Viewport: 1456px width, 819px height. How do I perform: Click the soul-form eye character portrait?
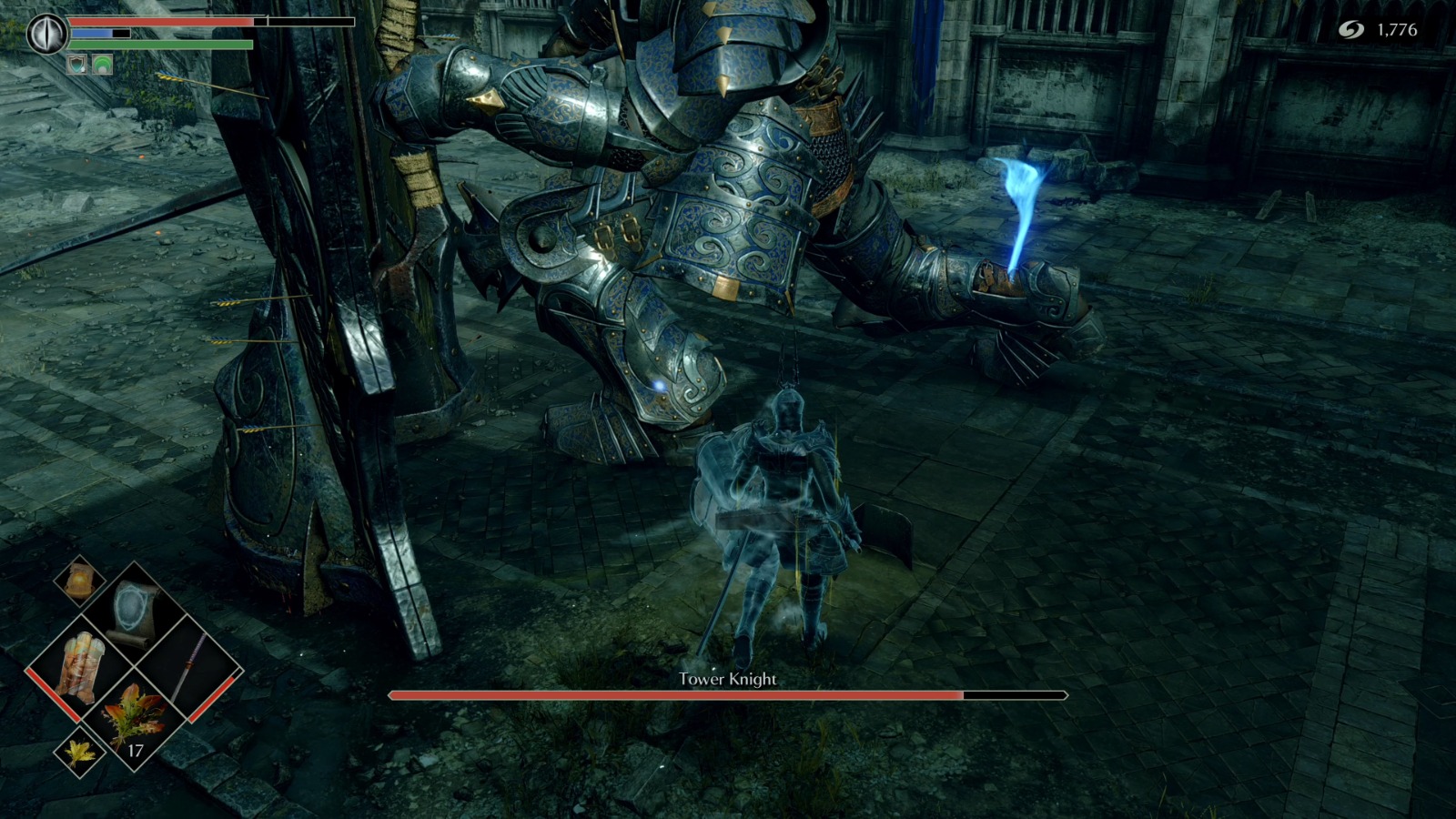pyautogui.click(x=47, y=33)
